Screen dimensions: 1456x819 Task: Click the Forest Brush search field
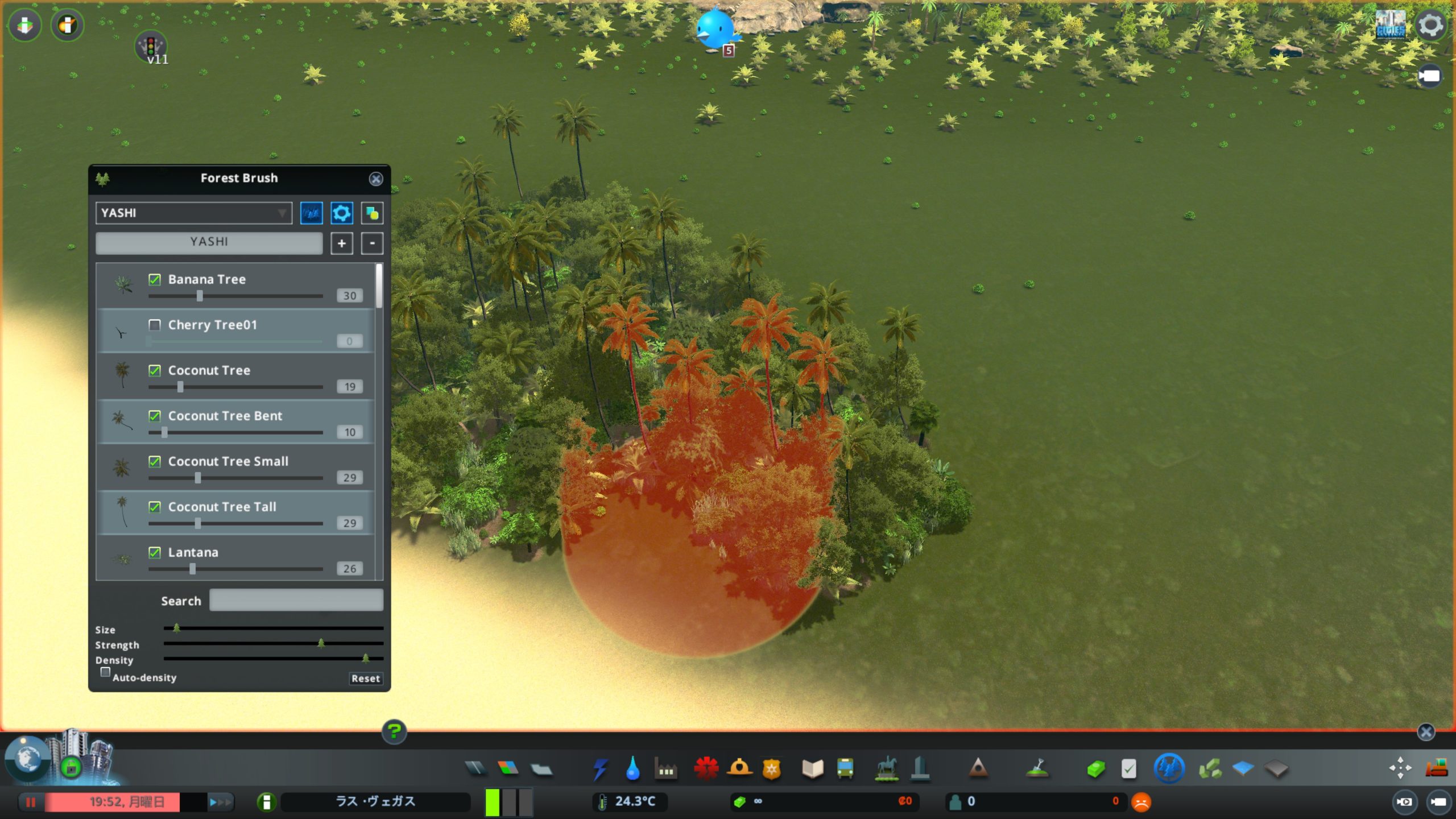pos(296,601)
